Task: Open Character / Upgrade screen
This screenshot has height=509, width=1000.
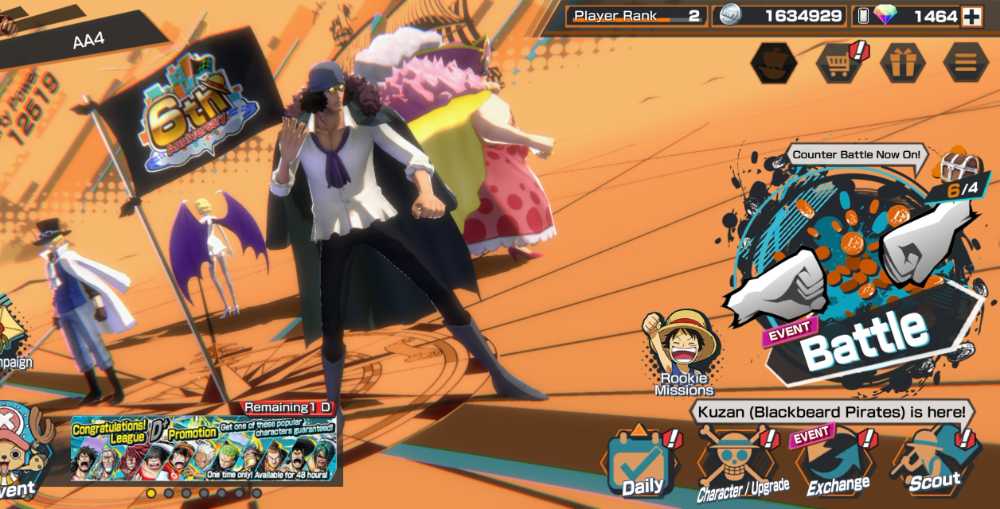Action: [740, 462]
